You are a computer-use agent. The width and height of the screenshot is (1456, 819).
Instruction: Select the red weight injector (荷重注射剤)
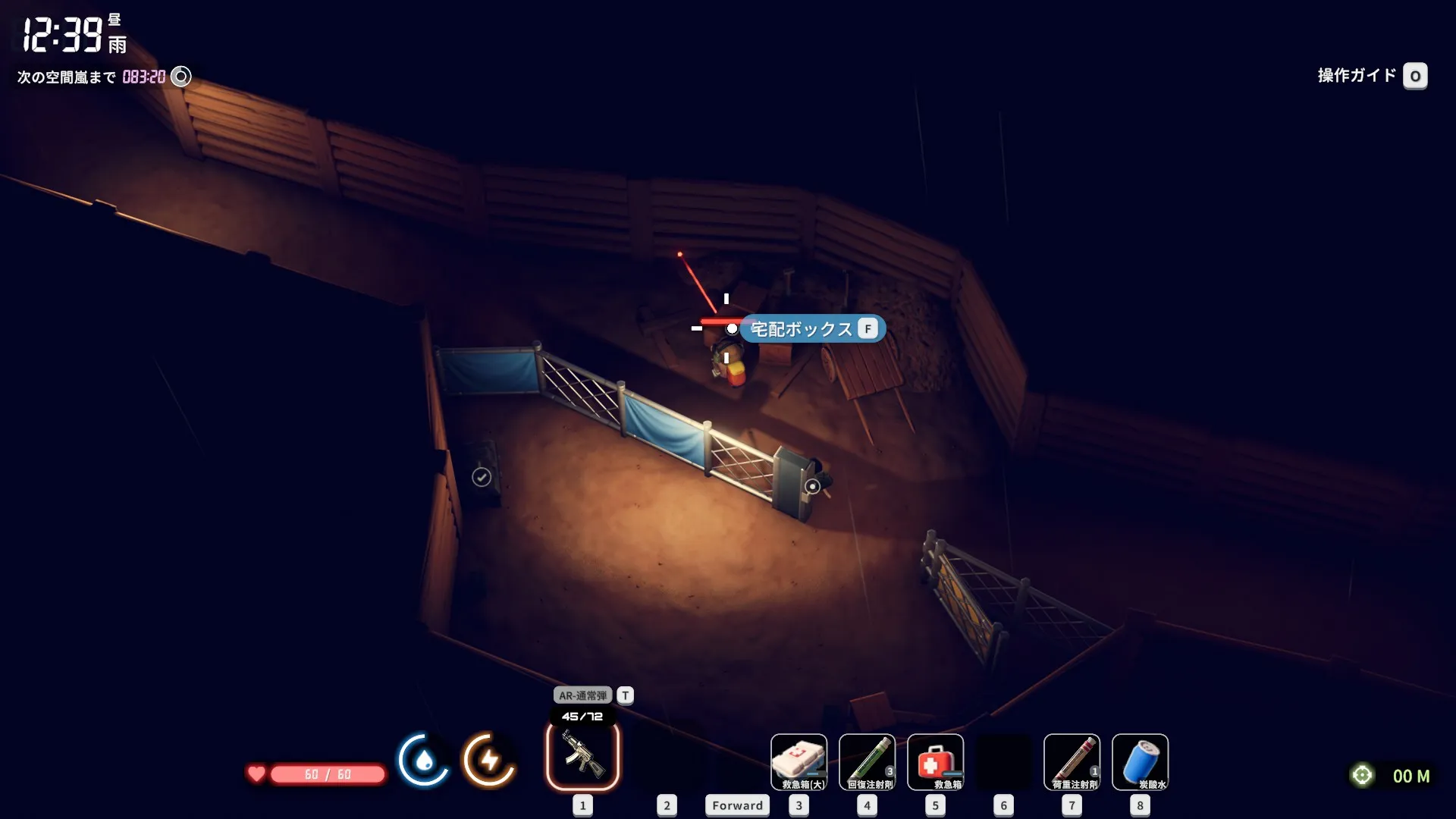(1072, 761)
